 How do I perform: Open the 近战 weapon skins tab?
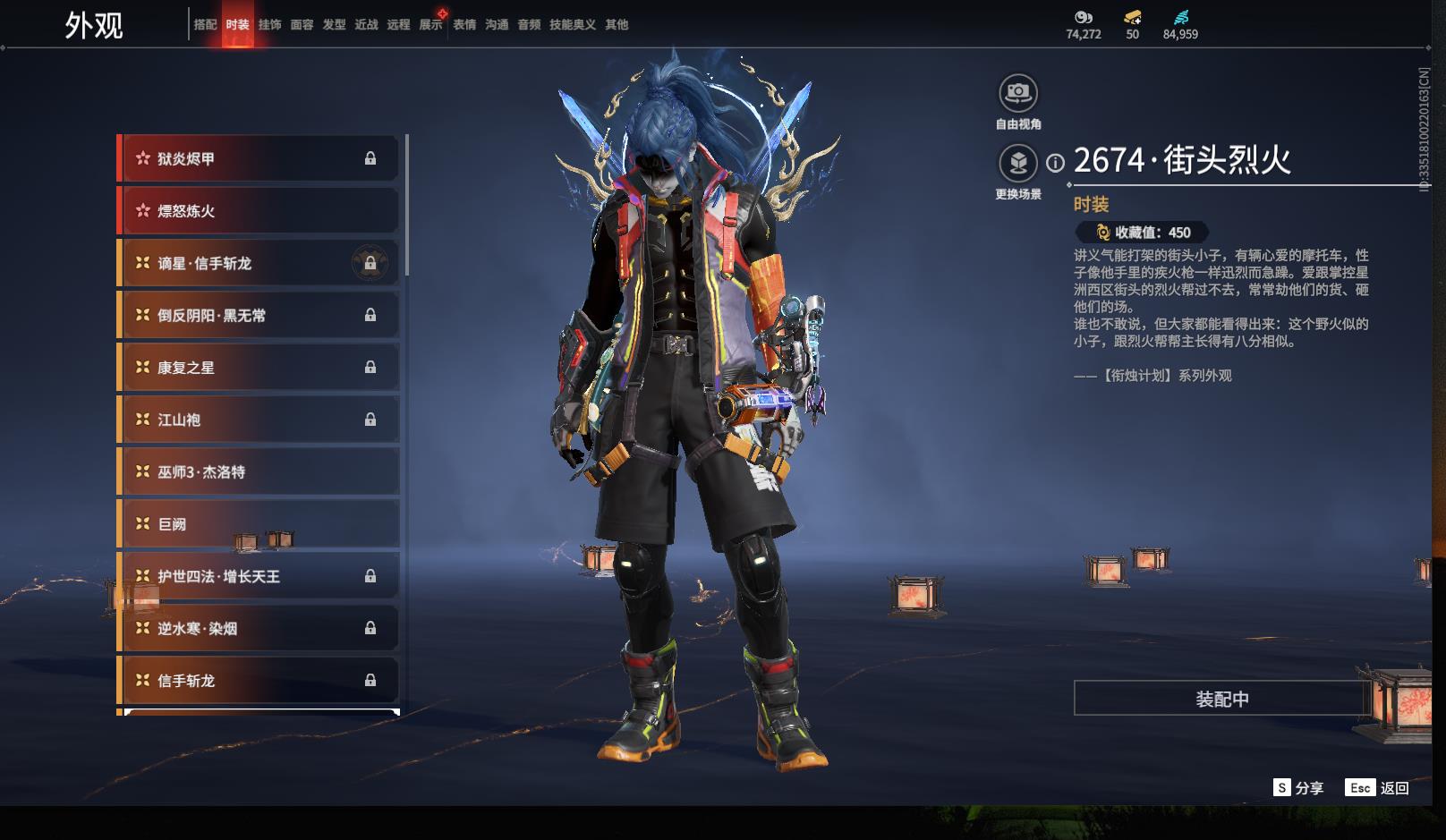tap(366, 25)
